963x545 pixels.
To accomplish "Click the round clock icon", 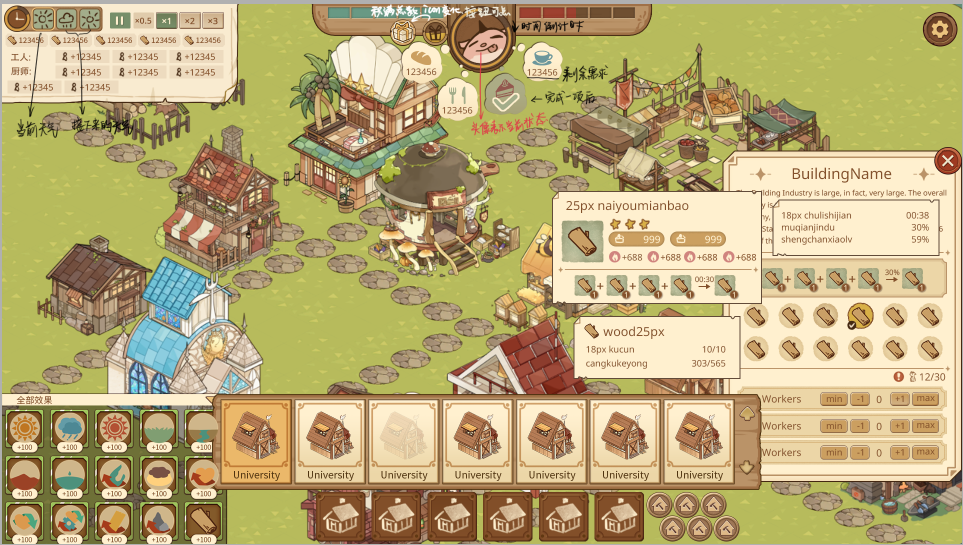I will click(17, 18).
